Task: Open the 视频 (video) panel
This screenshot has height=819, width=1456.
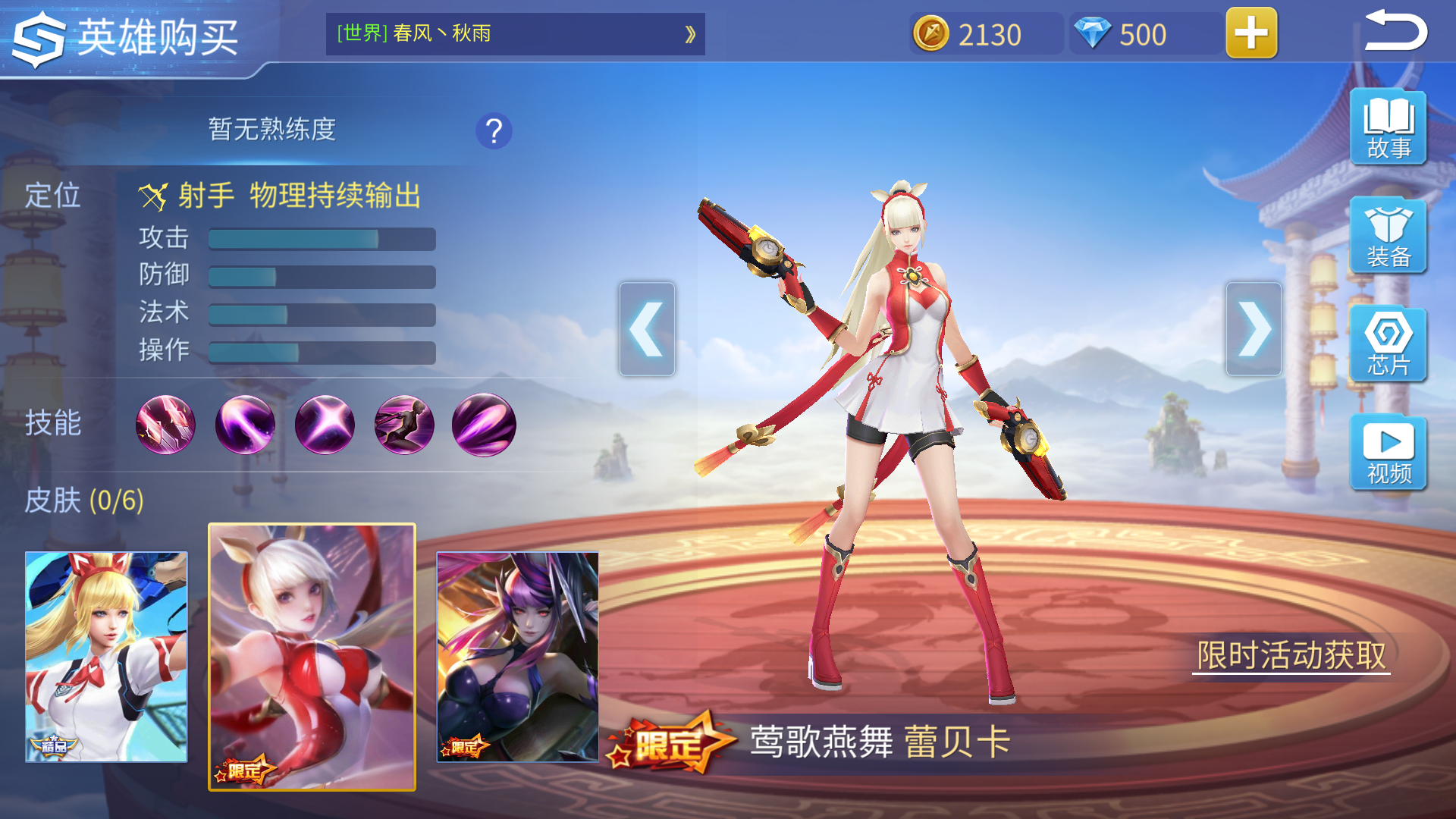Action: coord(1390,453)
